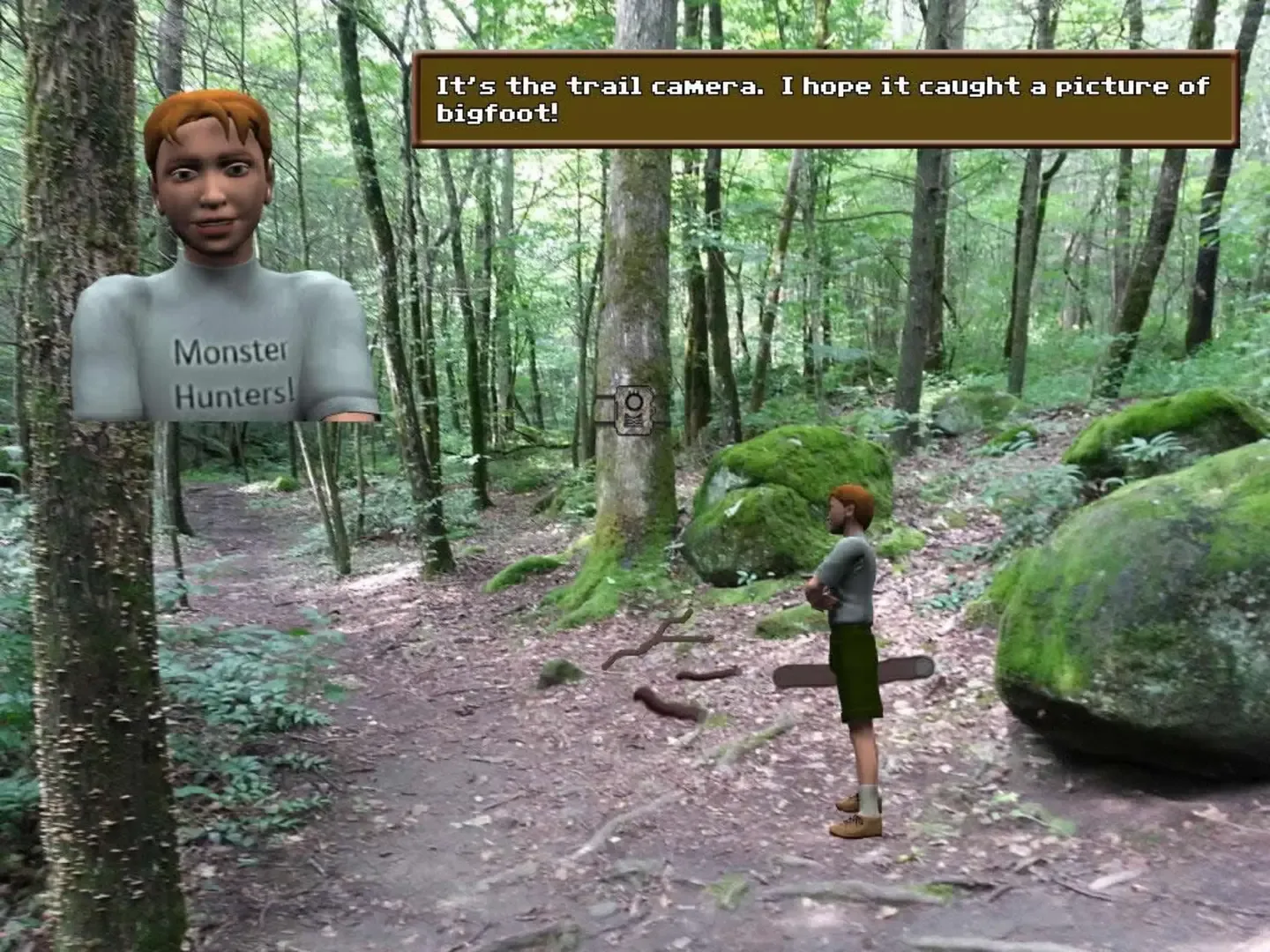The height and width of the screenshot is (952, 1270).
Task: Click the camera's sensor grille below the lens
Action: click(x=633, y=420)
